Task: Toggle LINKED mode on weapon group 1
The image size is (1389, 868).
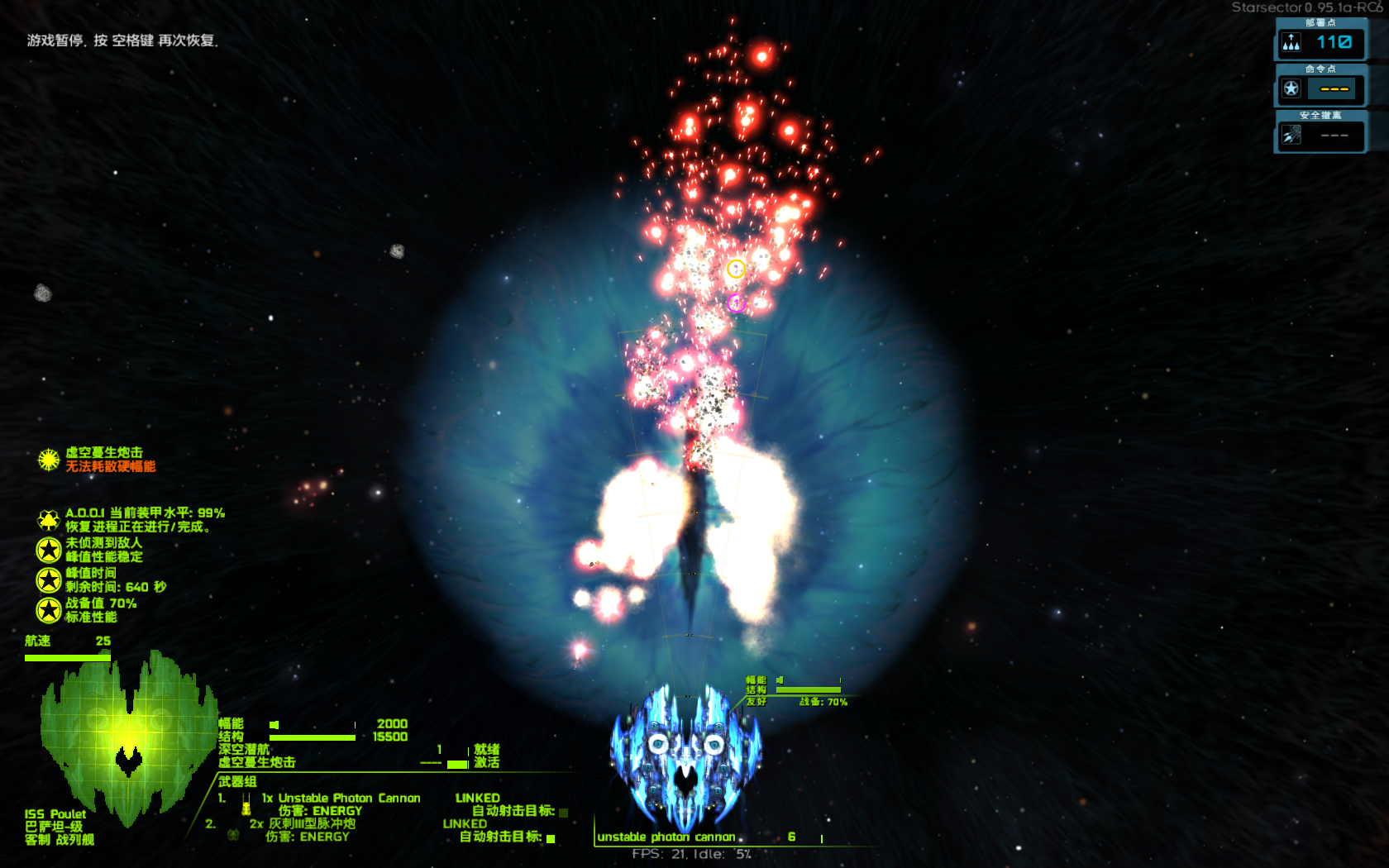Action: click(478, 797)
